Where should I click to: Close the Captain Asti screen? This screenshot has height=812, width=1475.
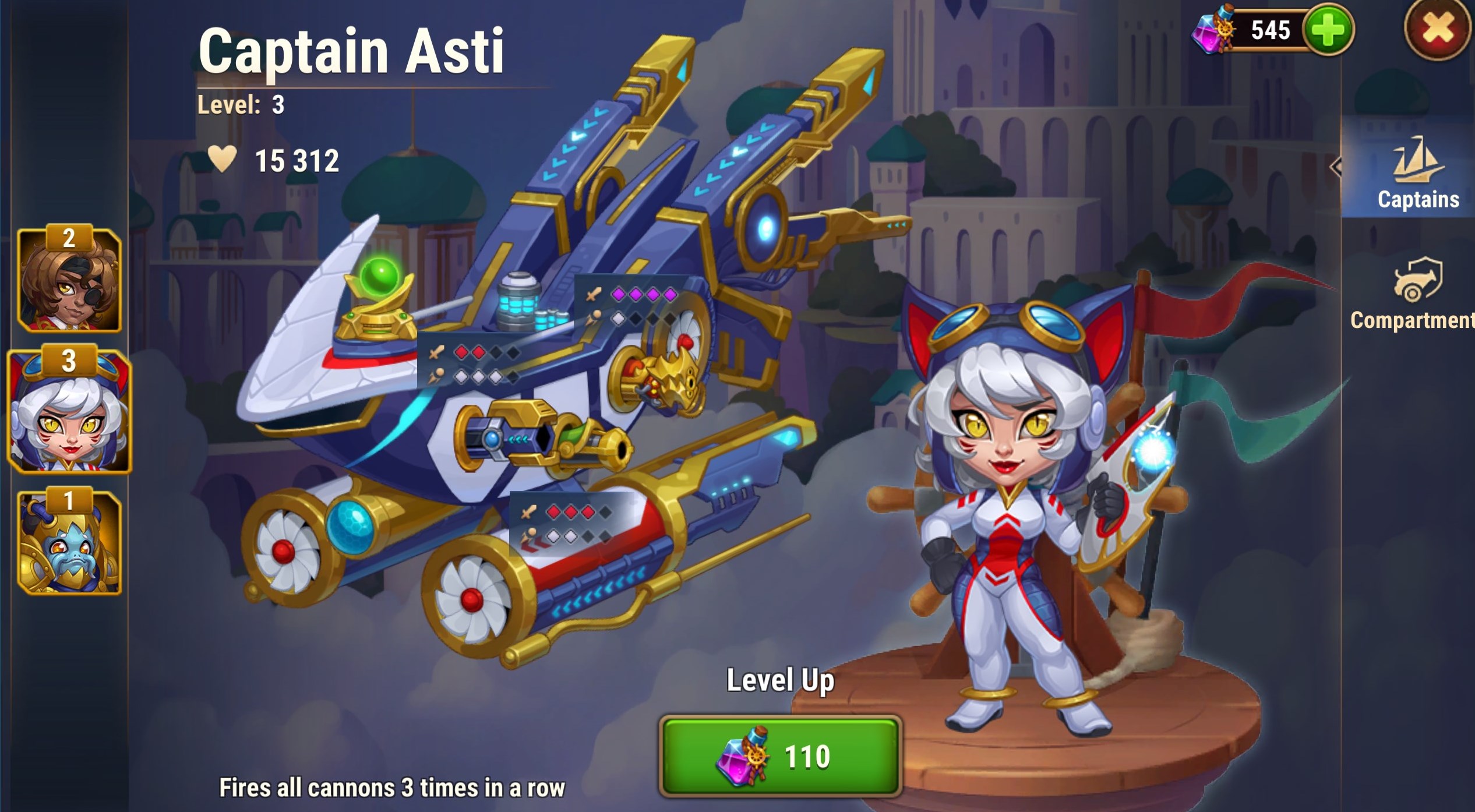pos(1437,29)
